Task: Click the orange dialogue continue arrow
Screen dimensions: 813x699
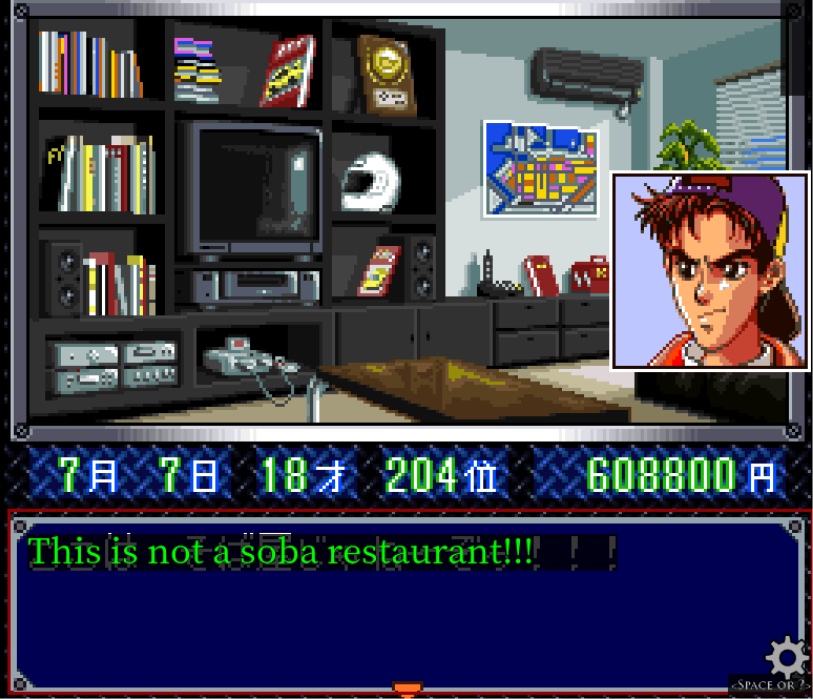Action: point(406,688)
